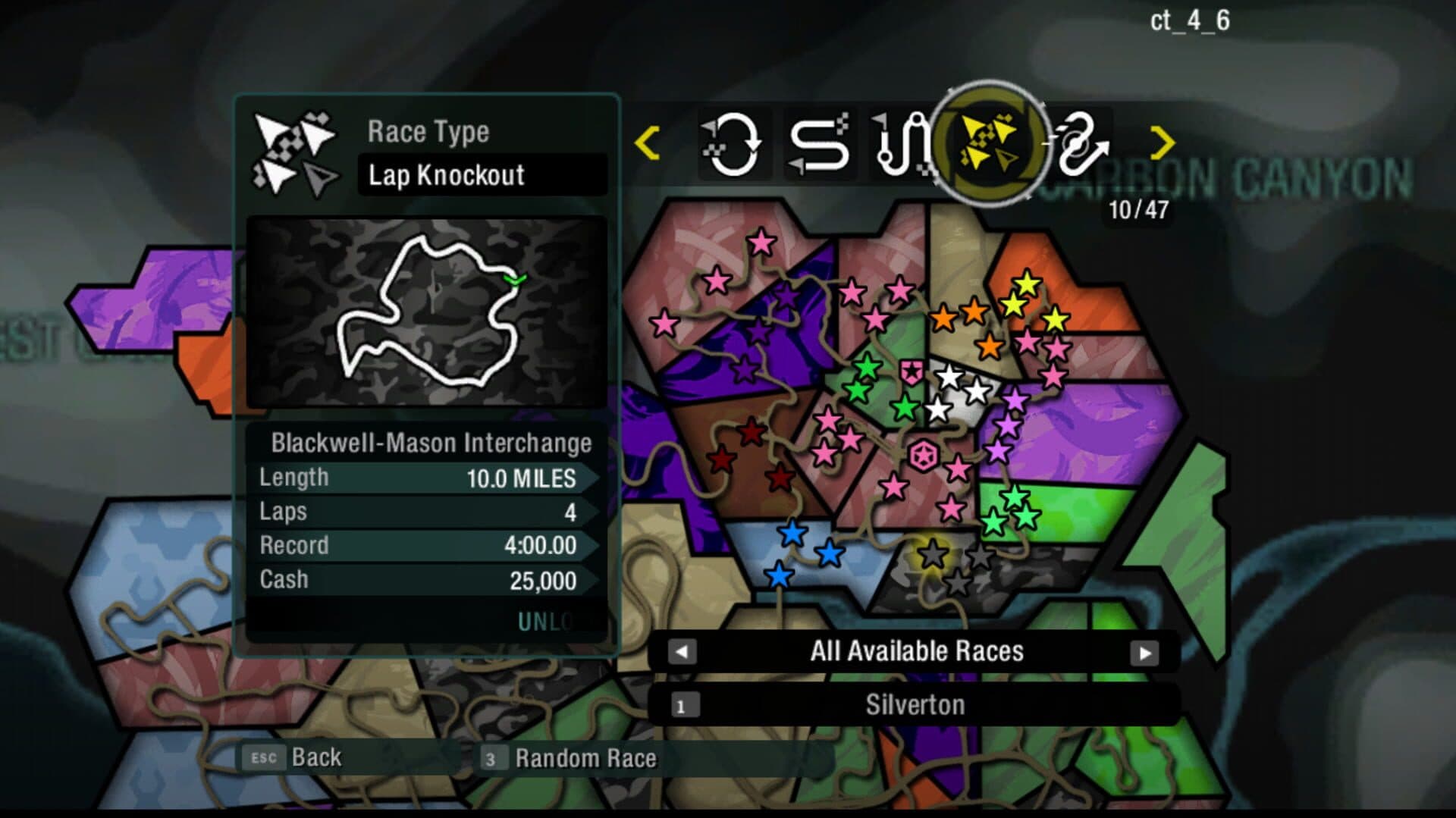Choose the S-shaped sprint race type icon

[819, 144]
